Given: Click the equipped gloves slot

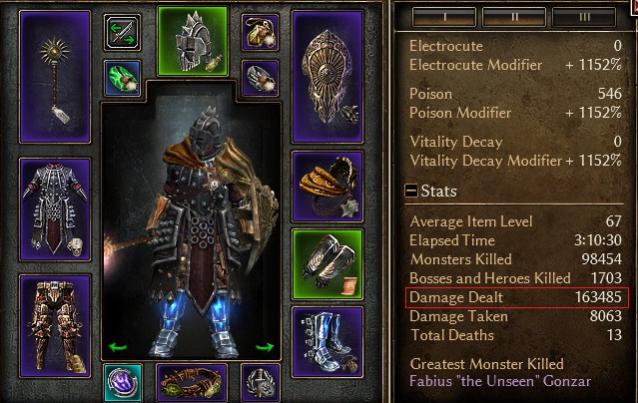Looking at the screenshot, I should (326, 263).
